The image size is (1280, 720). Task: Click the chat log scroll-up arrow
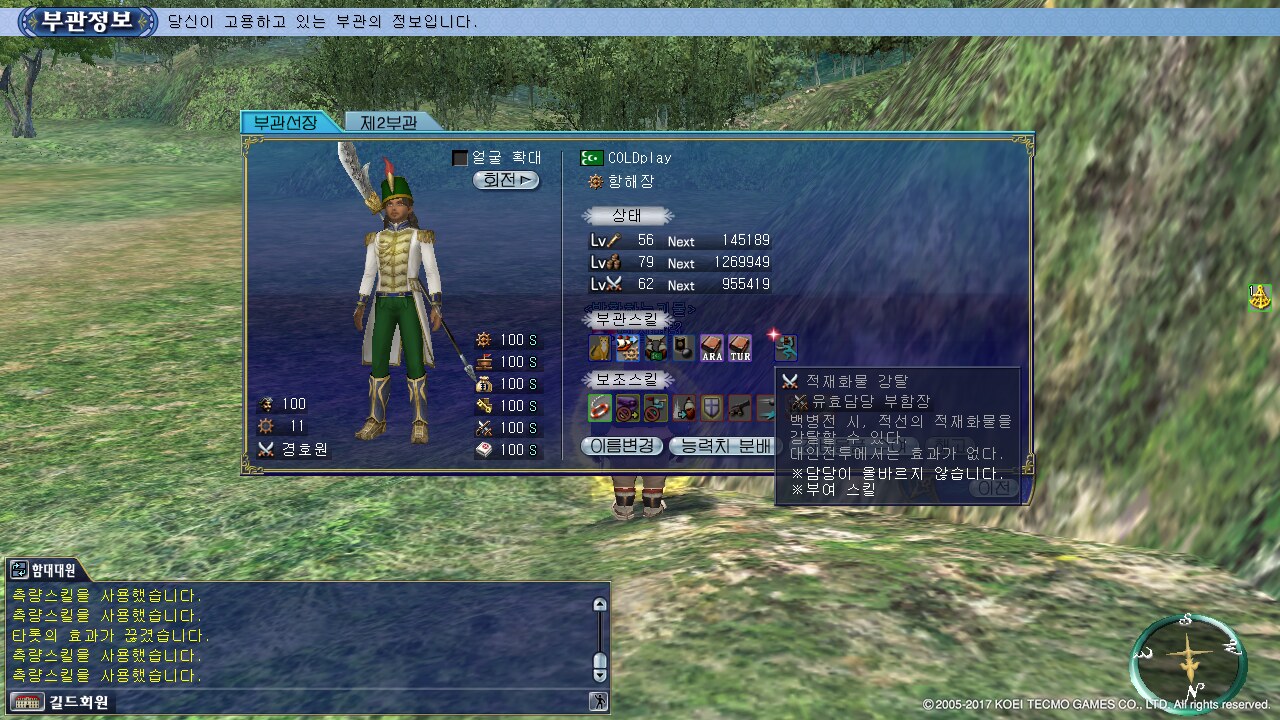click(x=600, y=604)
